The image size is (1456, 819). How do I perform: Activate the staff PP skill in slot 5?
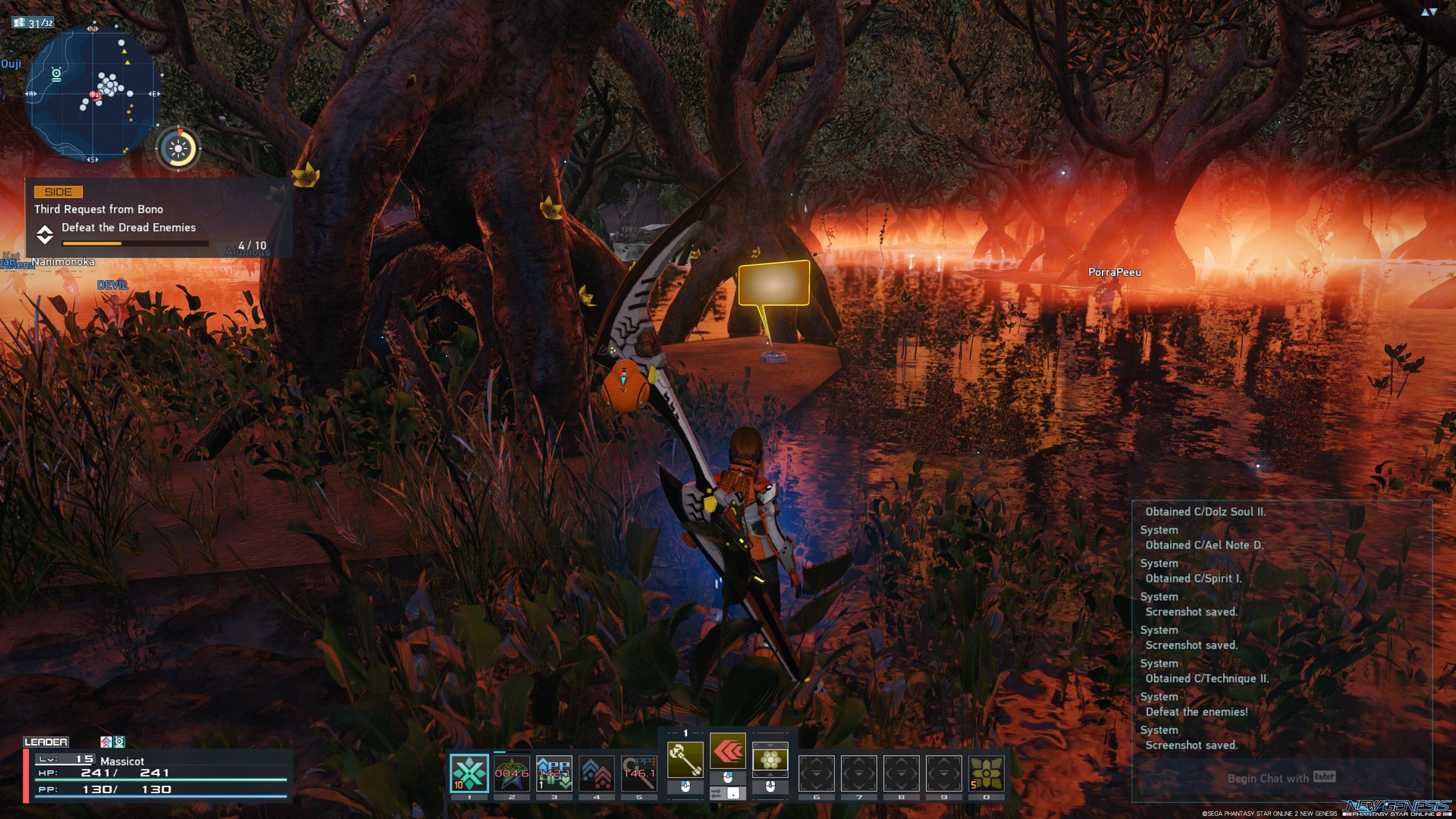[x=639, y=773]
